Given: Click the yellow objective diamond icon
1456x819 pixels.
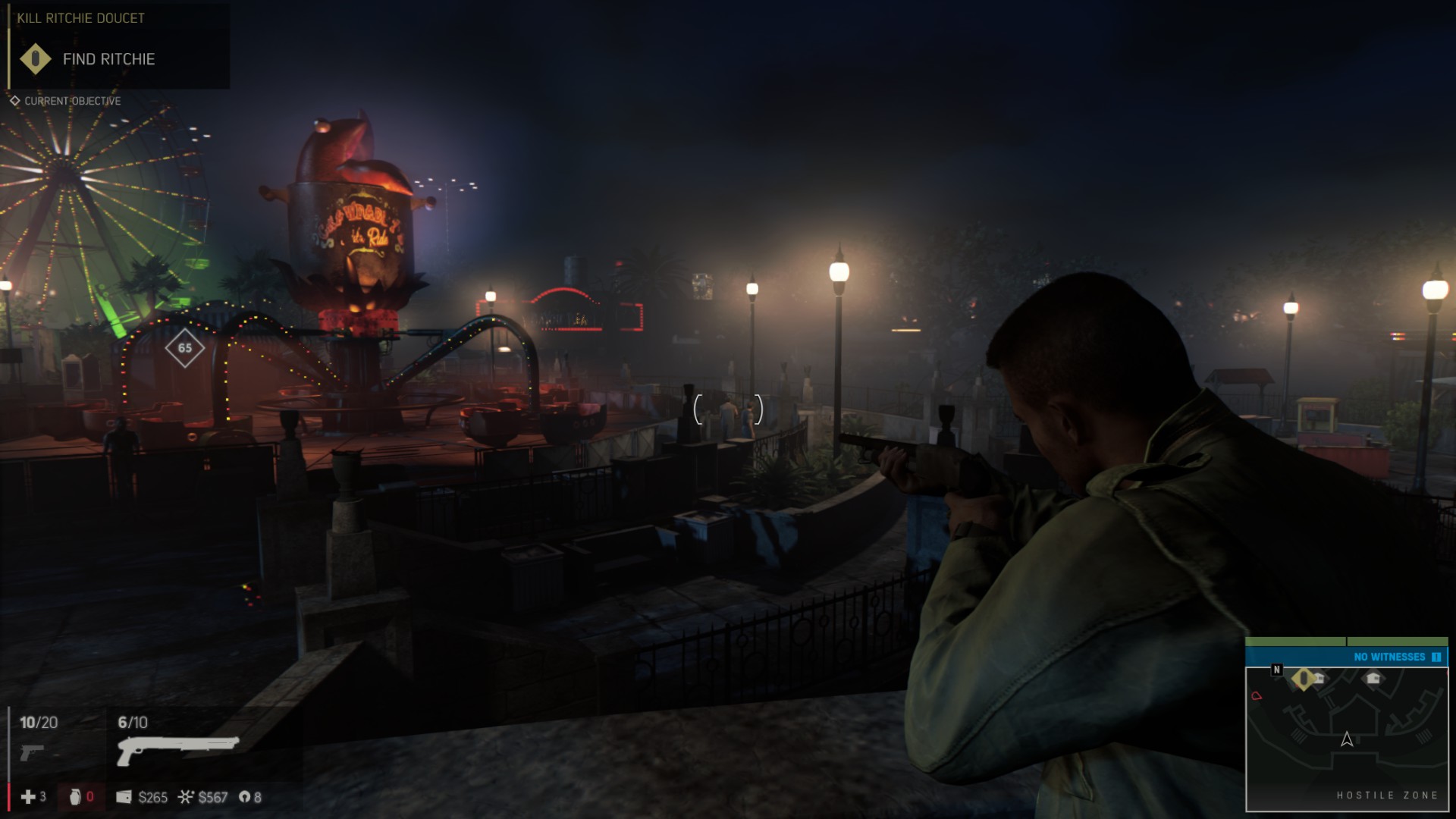Looking at the screenshot, I should pyautogui.click(x=35, y=59).
